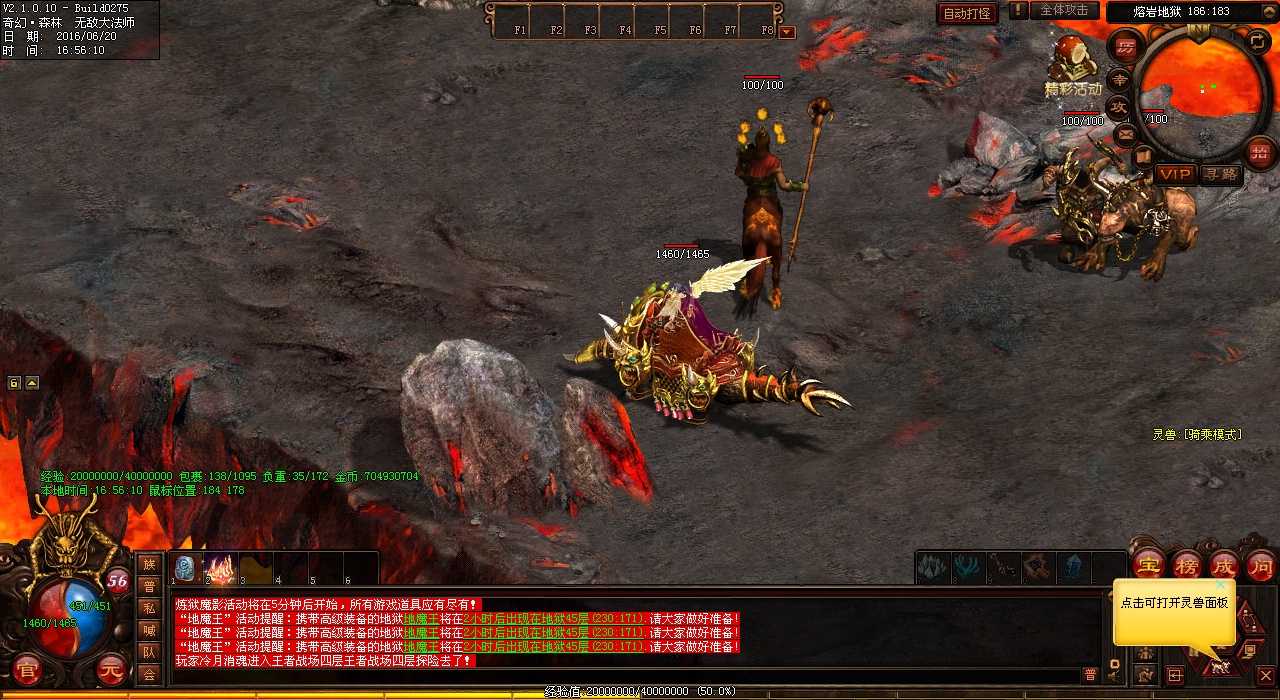This screenshot has width=1280, height=700.
Task: Click the 全体攻击 attack mode button
Action: click(x=1064, y=11)
